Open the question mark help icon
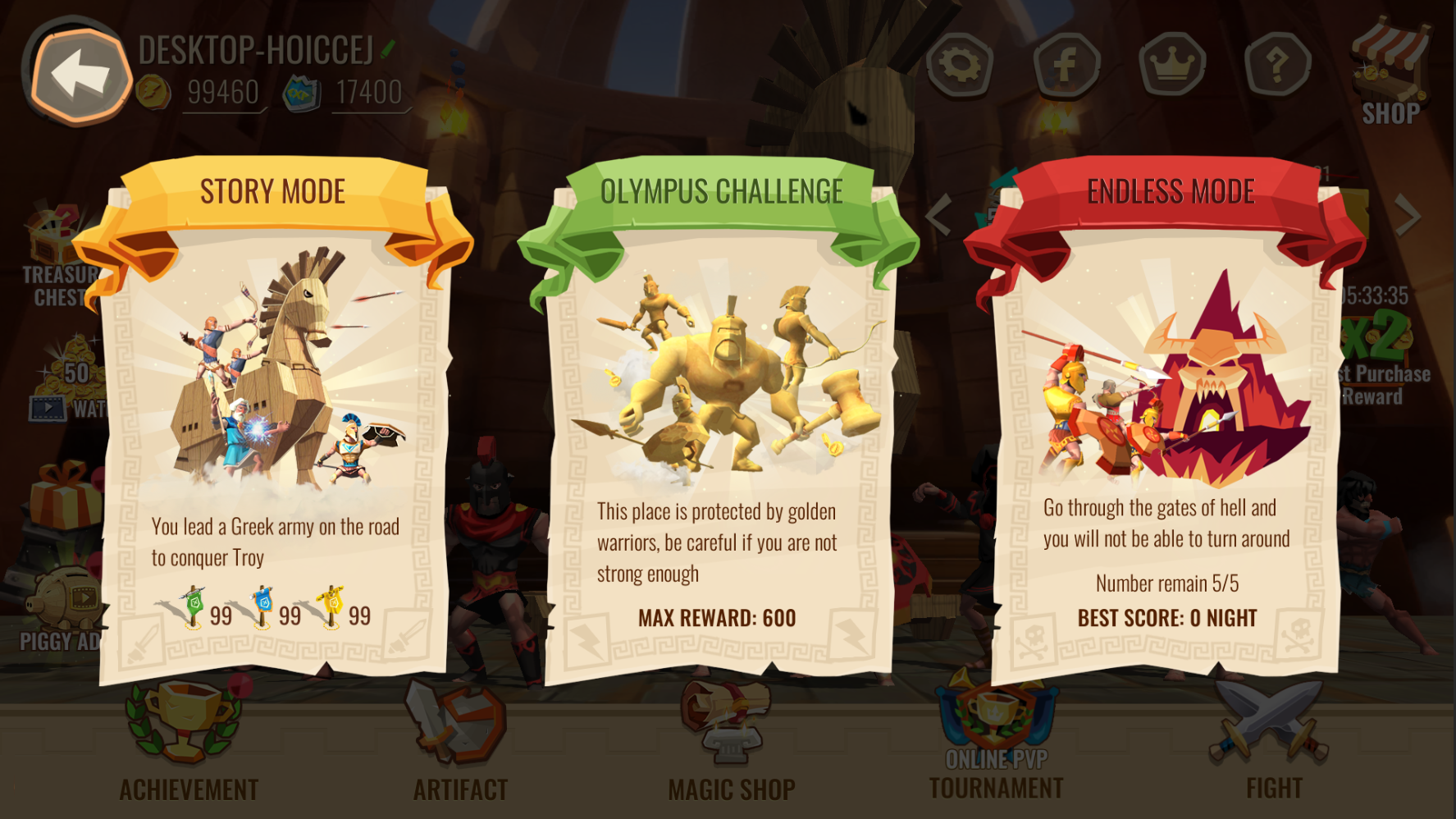1456x819 pixels. [1277, 65]
